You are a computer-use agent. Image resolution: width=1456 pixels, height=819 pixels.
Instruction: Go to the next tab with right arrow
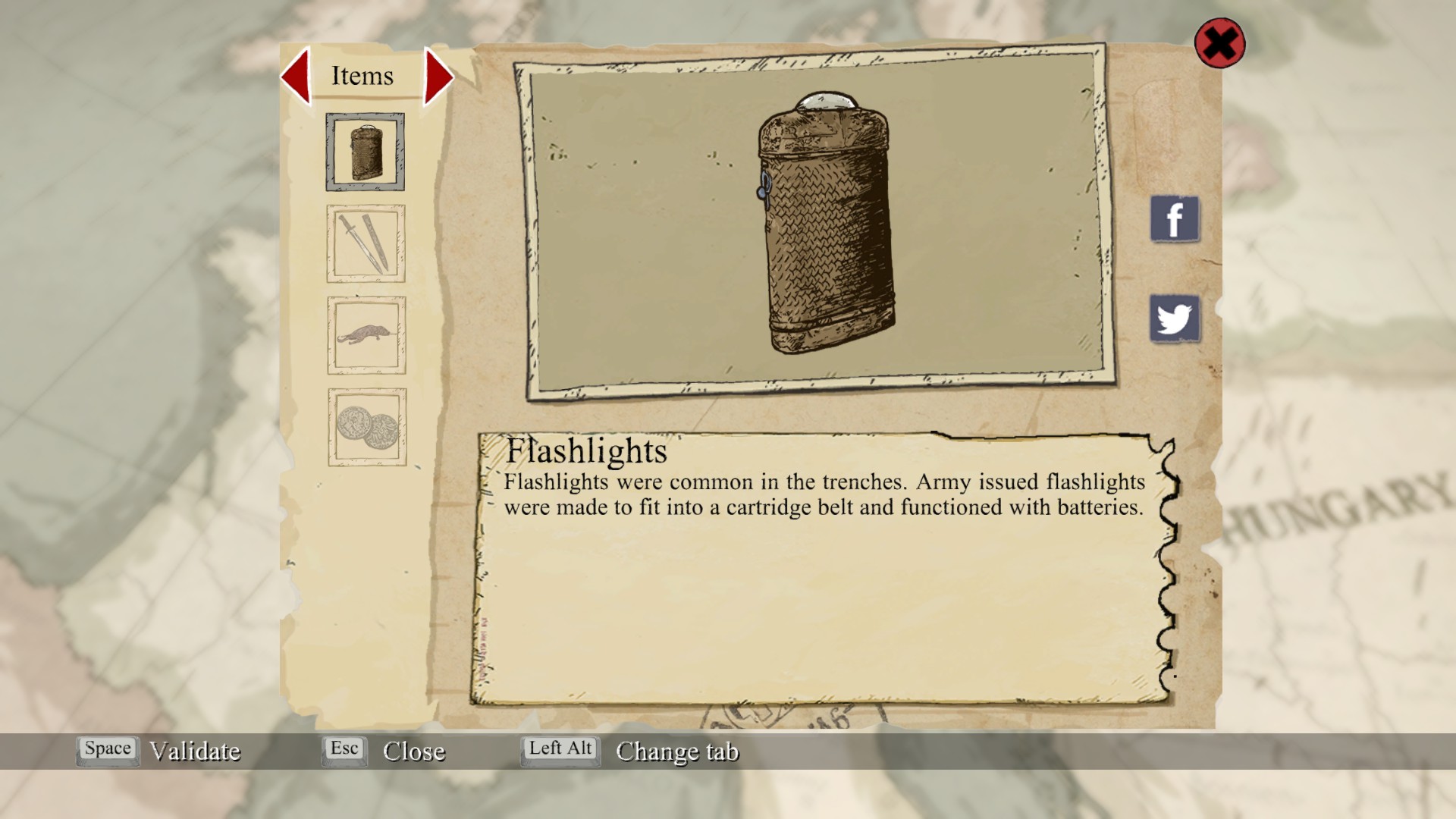[438, 76]
